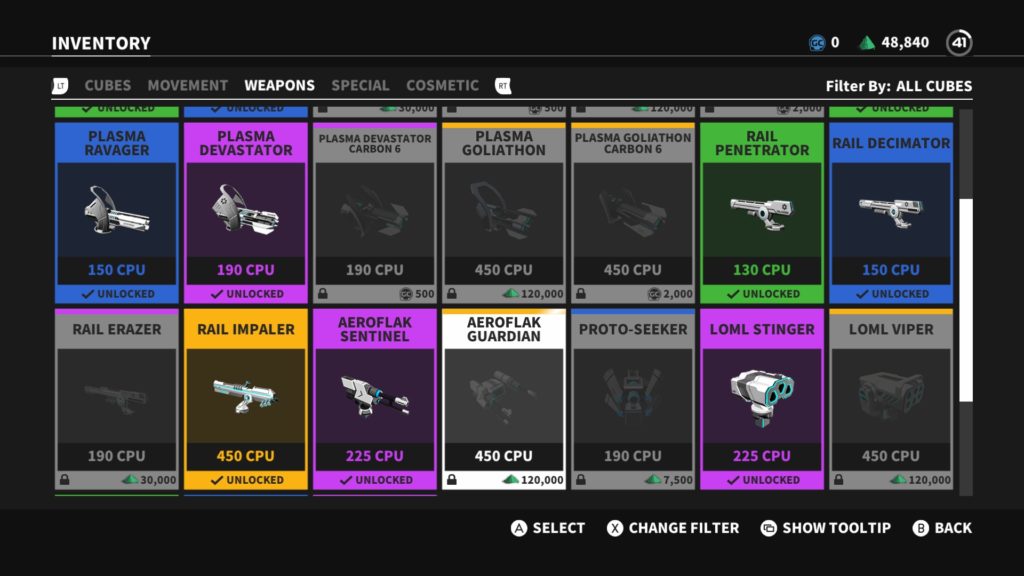Select the Plasma Goliathon Carbon 6 card

click(x=633, y=212)
